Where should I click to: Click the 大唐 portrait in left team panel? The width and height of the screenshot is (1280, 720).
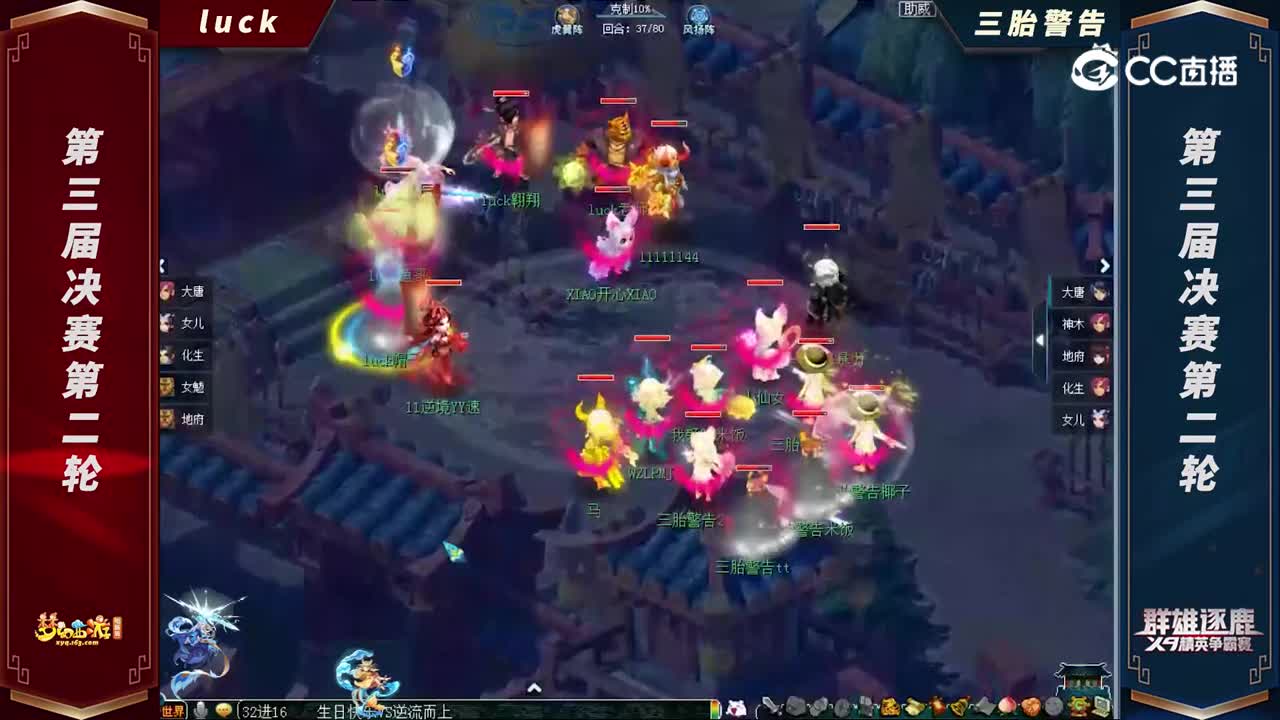(165, 290)
